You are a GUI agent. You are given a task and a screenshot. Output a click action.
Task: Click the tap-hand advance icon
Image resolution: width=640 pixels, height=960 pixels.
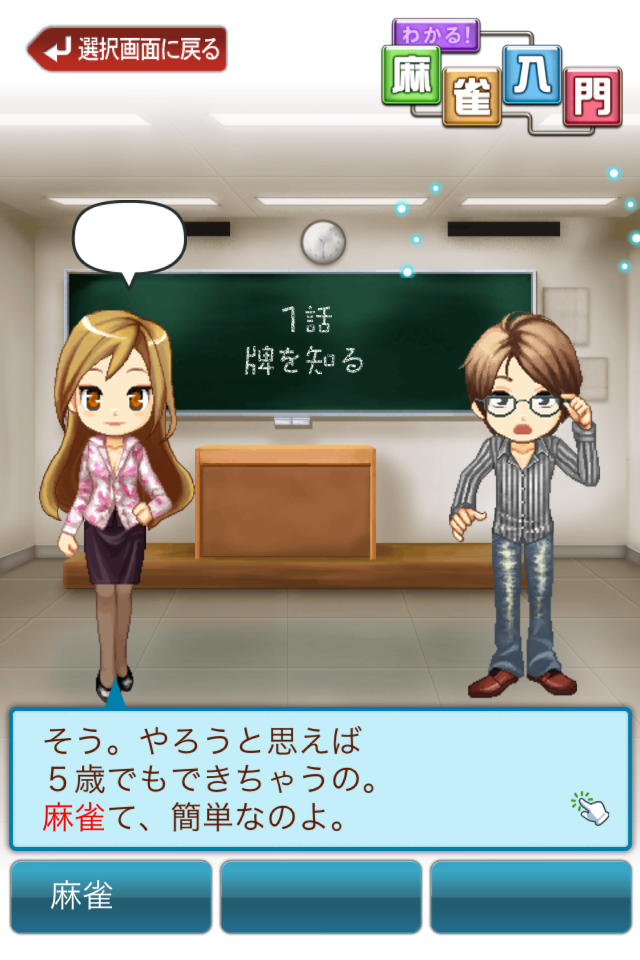pos(590,807)
